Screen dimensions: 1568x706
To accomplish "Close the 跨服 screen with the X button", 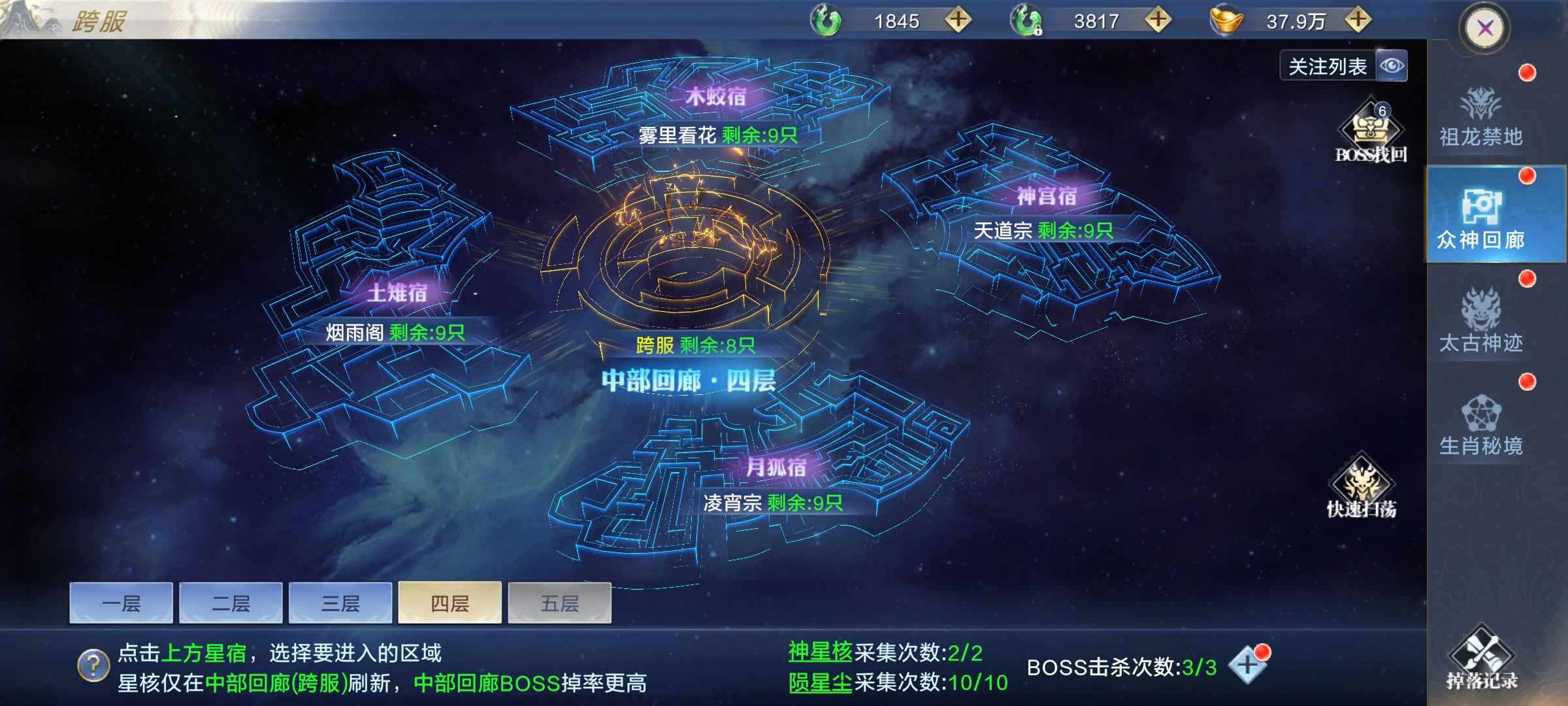I will click(x=1485, y=28).
